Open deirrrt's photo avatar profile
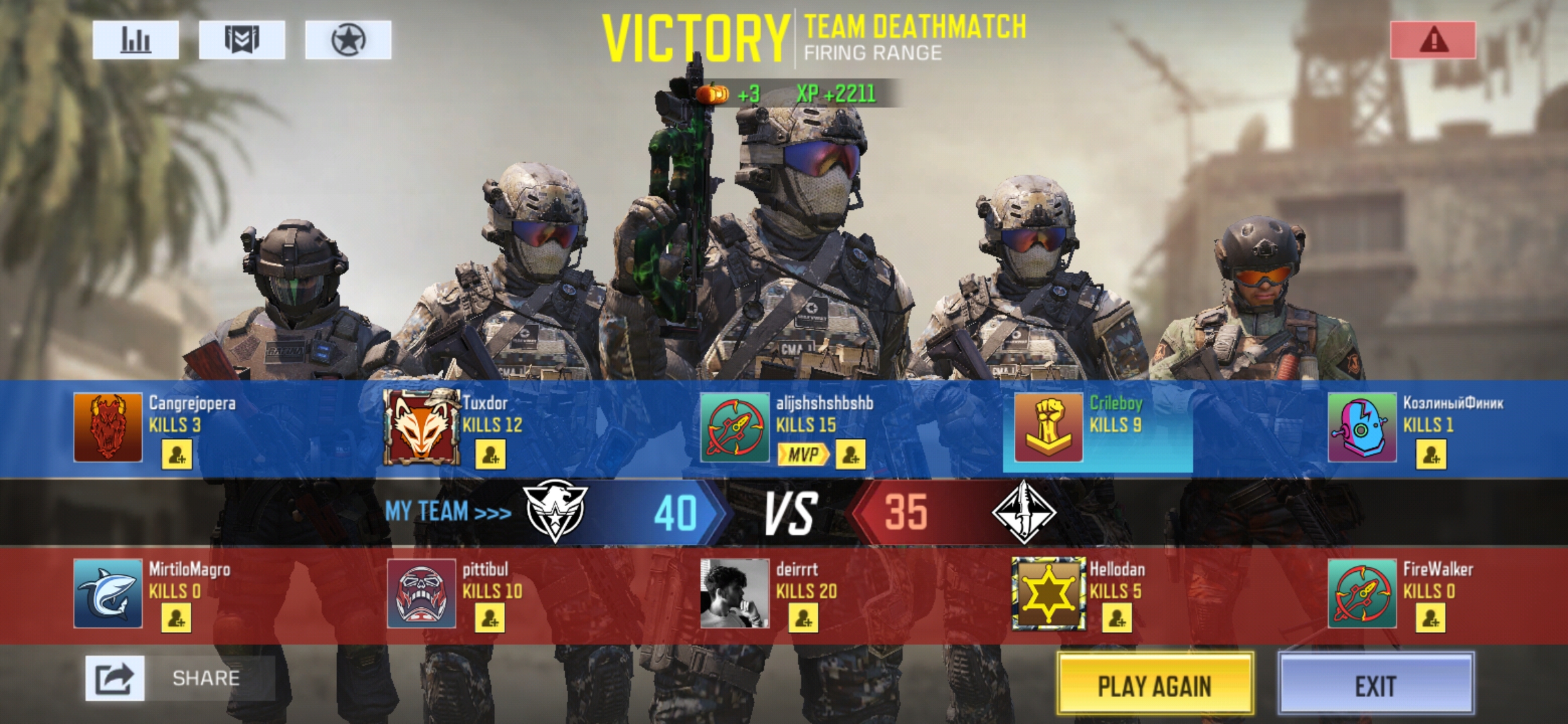This screenshot has width=1568, height=724. (x=734, y=594)
